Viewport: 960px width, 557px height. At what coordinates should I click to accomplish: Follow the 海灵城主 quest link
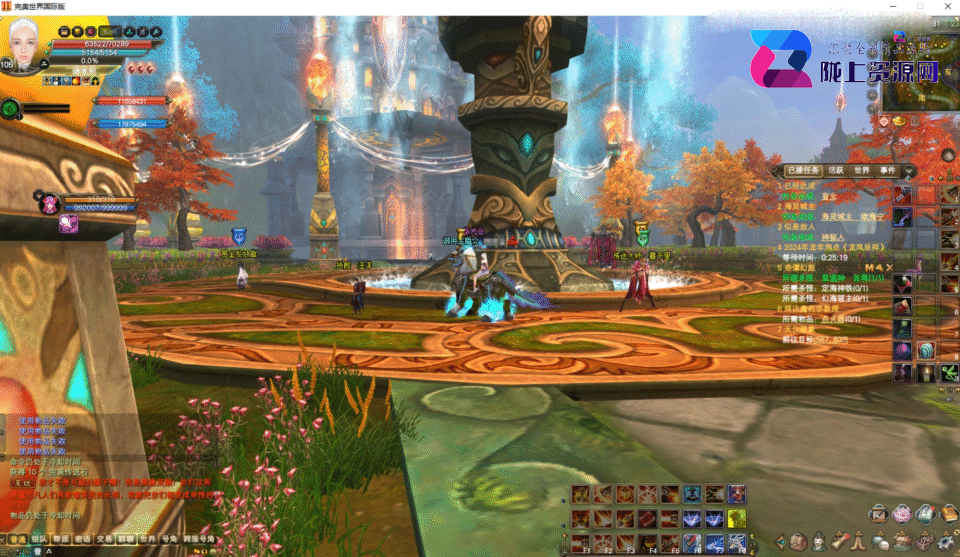point(834,216)
